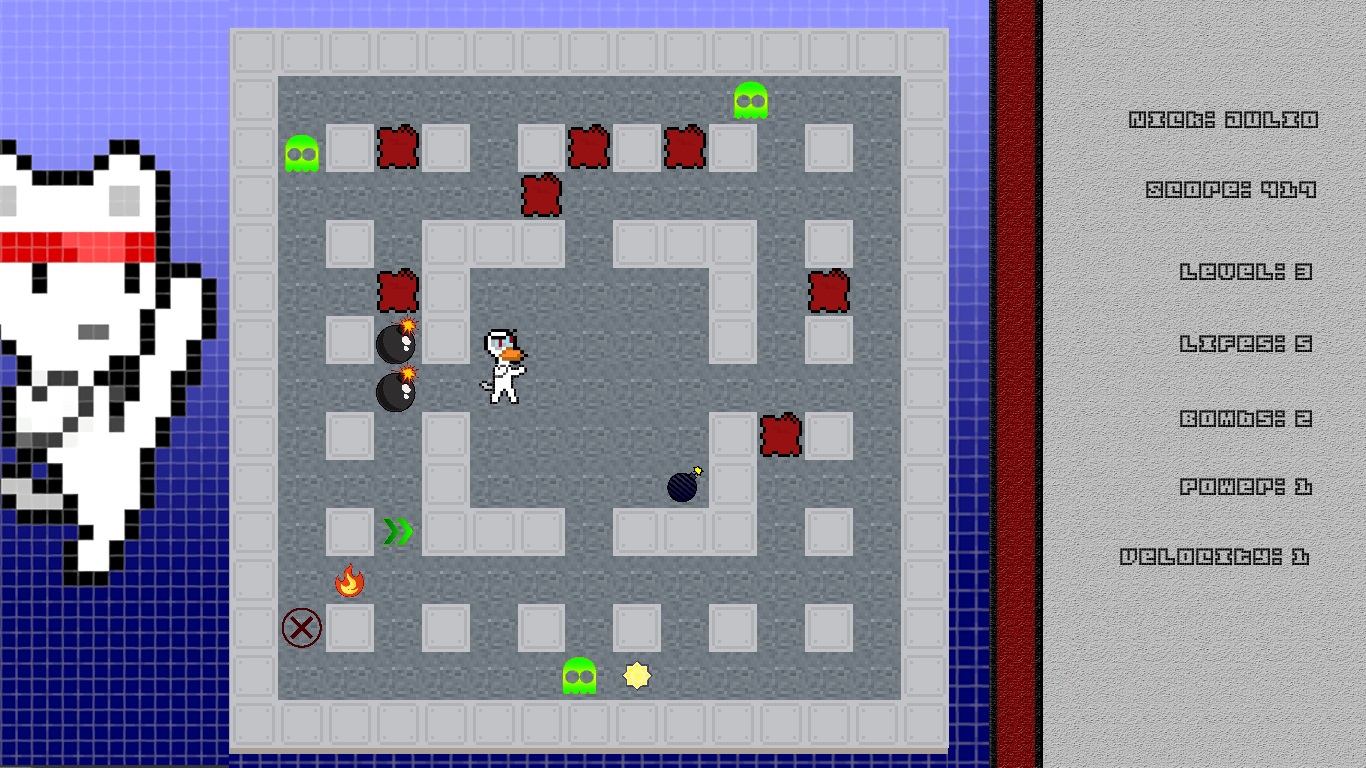
Task: Select the Level: 3 indicator
Action: click(x=1243, y=271)
